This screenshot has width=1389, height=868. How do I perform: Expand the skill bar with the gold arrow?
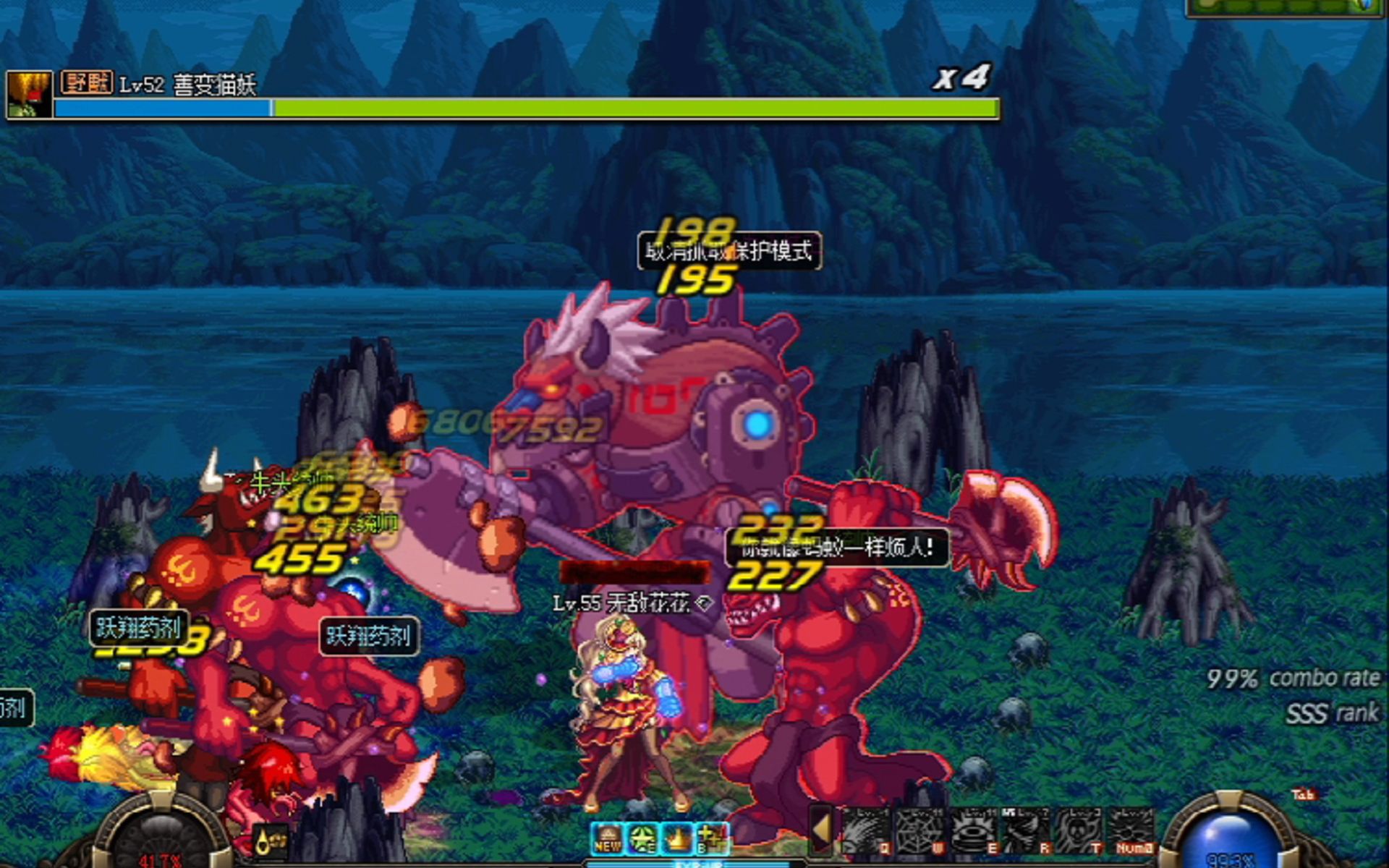(x=821, y=830)
